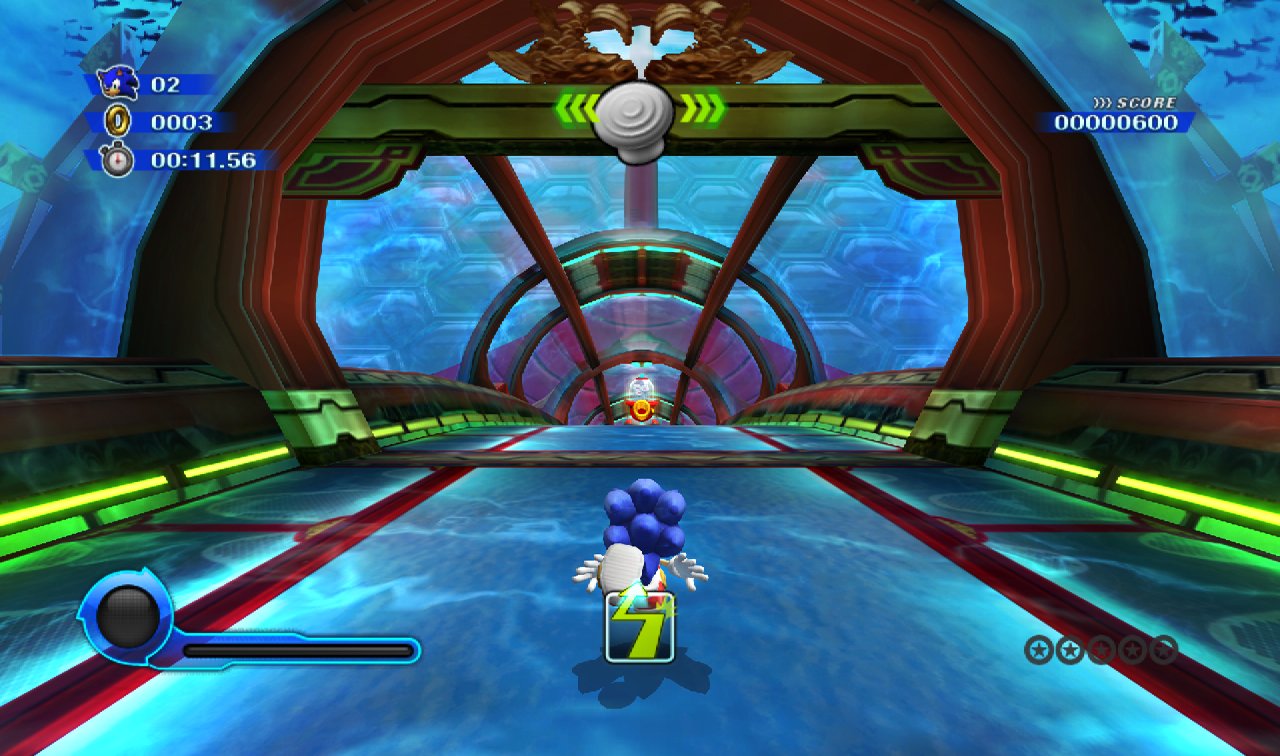
Task: Click the thunder shield item box icon
Action: (640, 627)
